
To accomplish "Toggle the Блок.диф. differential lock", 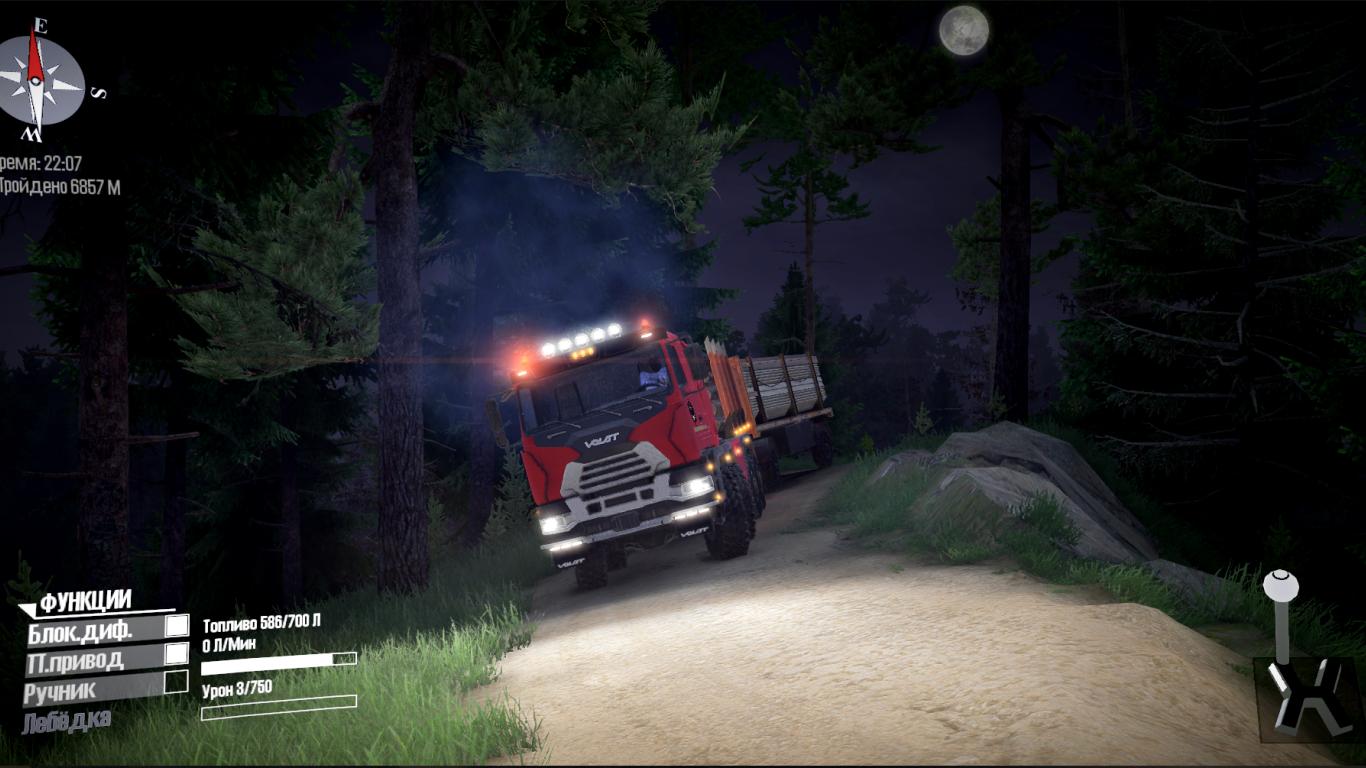I will [x=176, y=626].
